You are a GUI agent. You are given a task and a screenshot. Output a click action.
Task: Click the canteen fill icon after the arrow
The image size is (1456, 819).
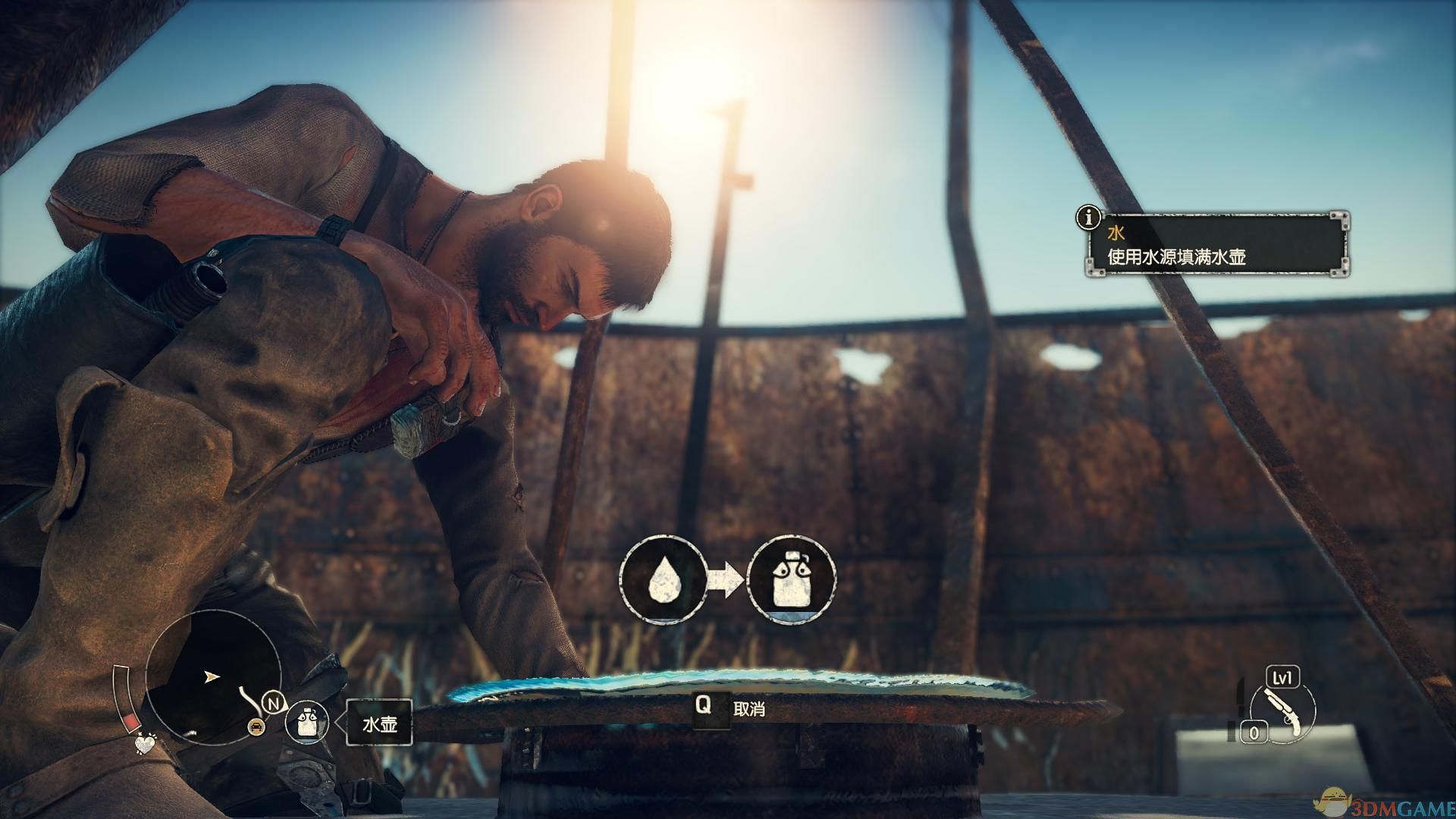pyautogui.click(x=792, y=580)
